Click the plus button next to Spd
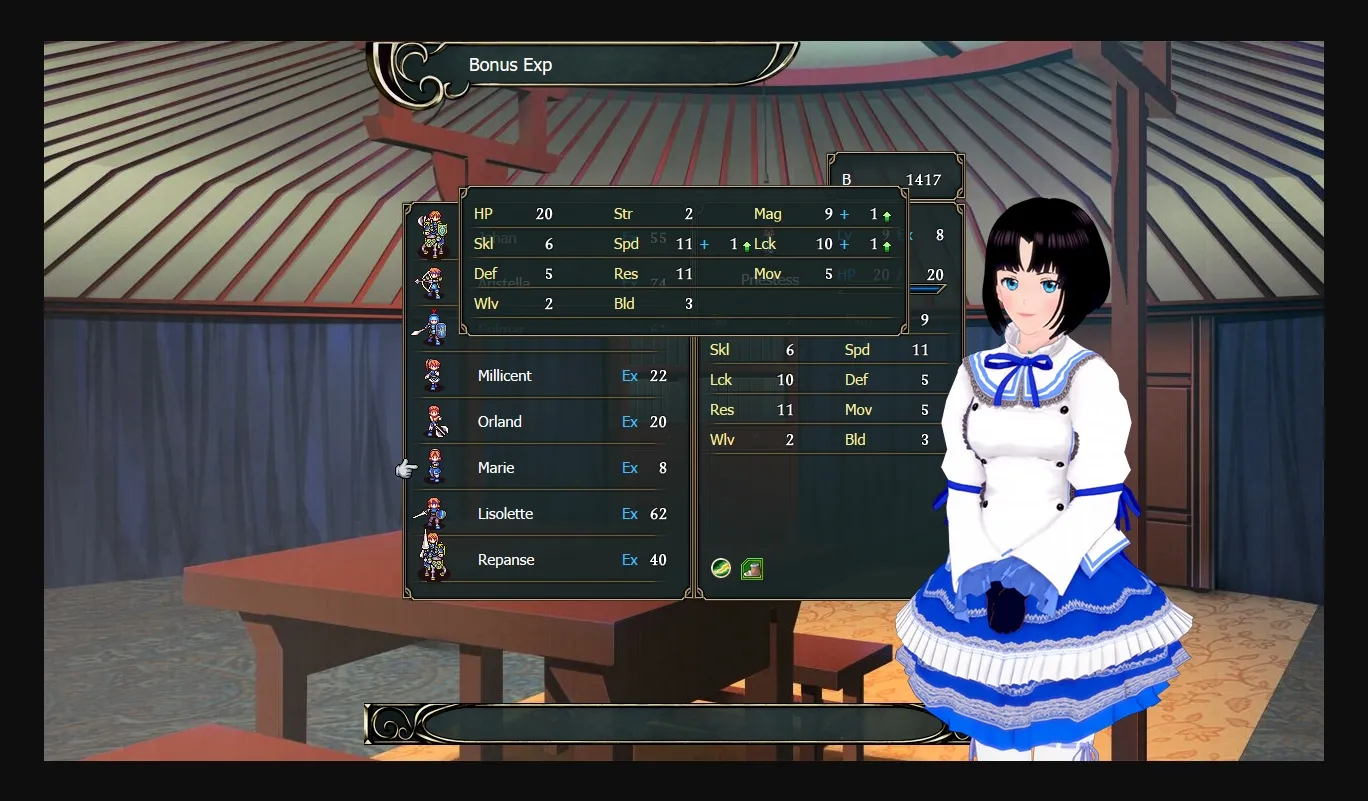Viewport: 1368px width, 801px height. pyautogui.click(x=704, y=244)
